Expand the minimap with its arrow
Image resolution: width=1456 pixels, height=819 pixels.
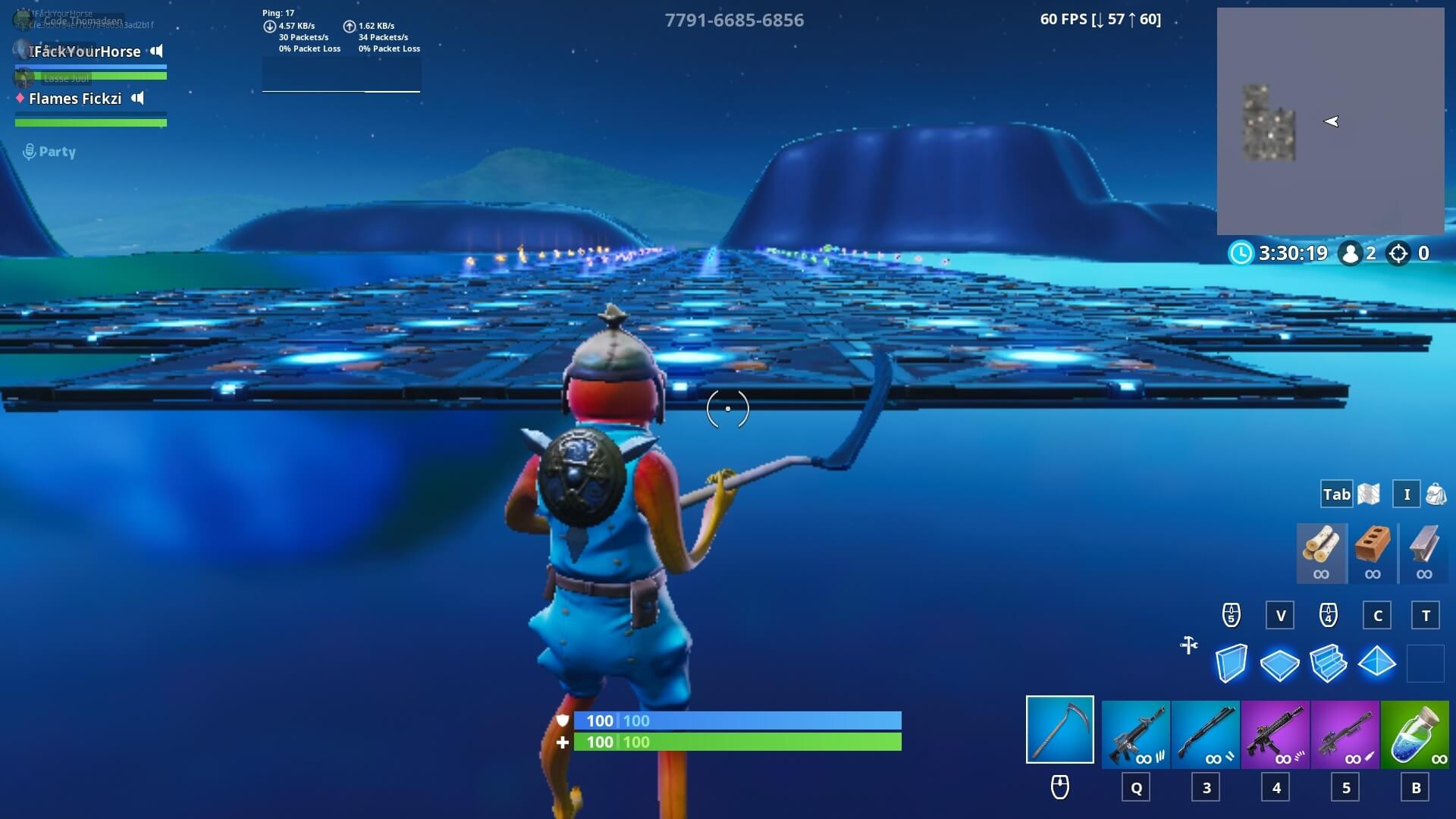click(x=1332, y=121)
